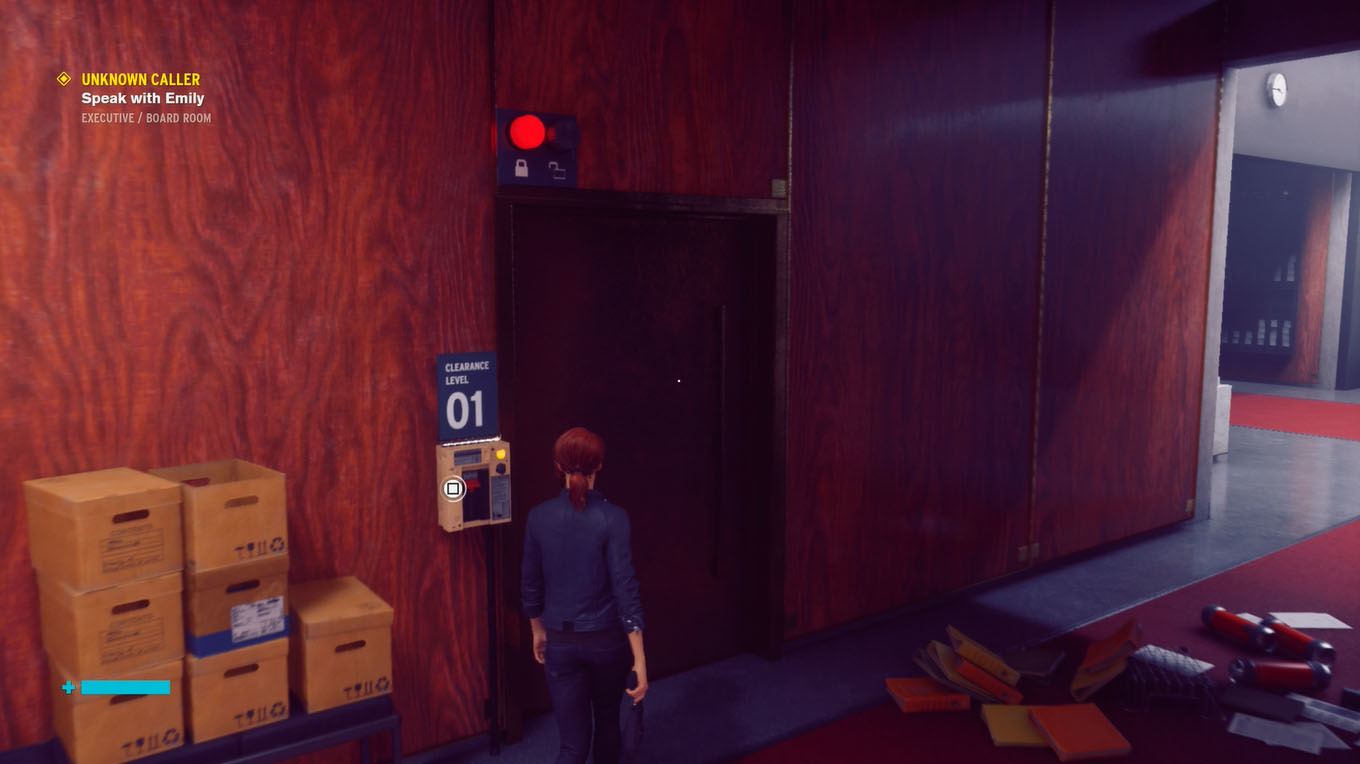Open the card reader display panel

[467, 455]
